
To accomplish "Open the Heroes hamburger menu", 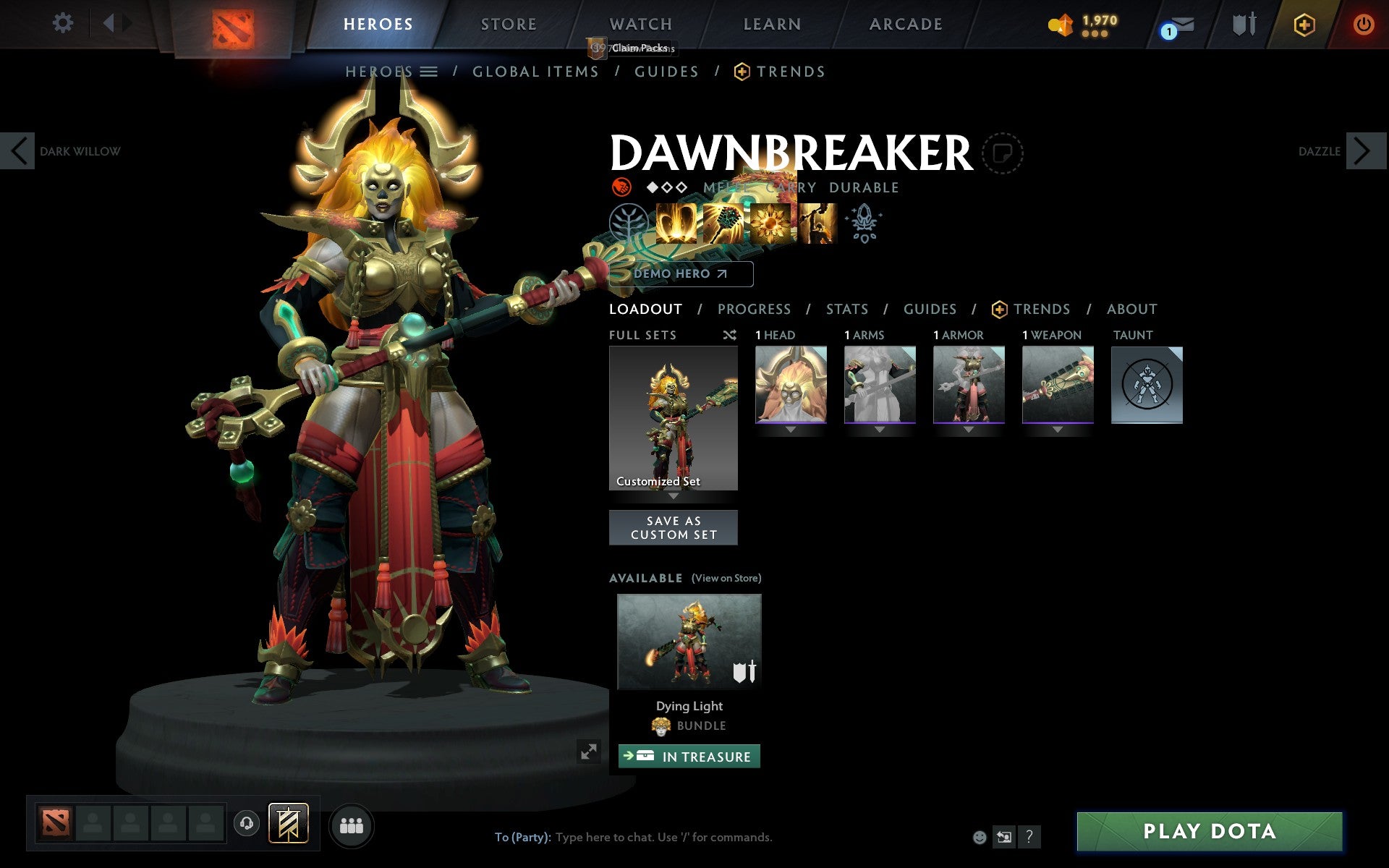I will tap(430, 71).
